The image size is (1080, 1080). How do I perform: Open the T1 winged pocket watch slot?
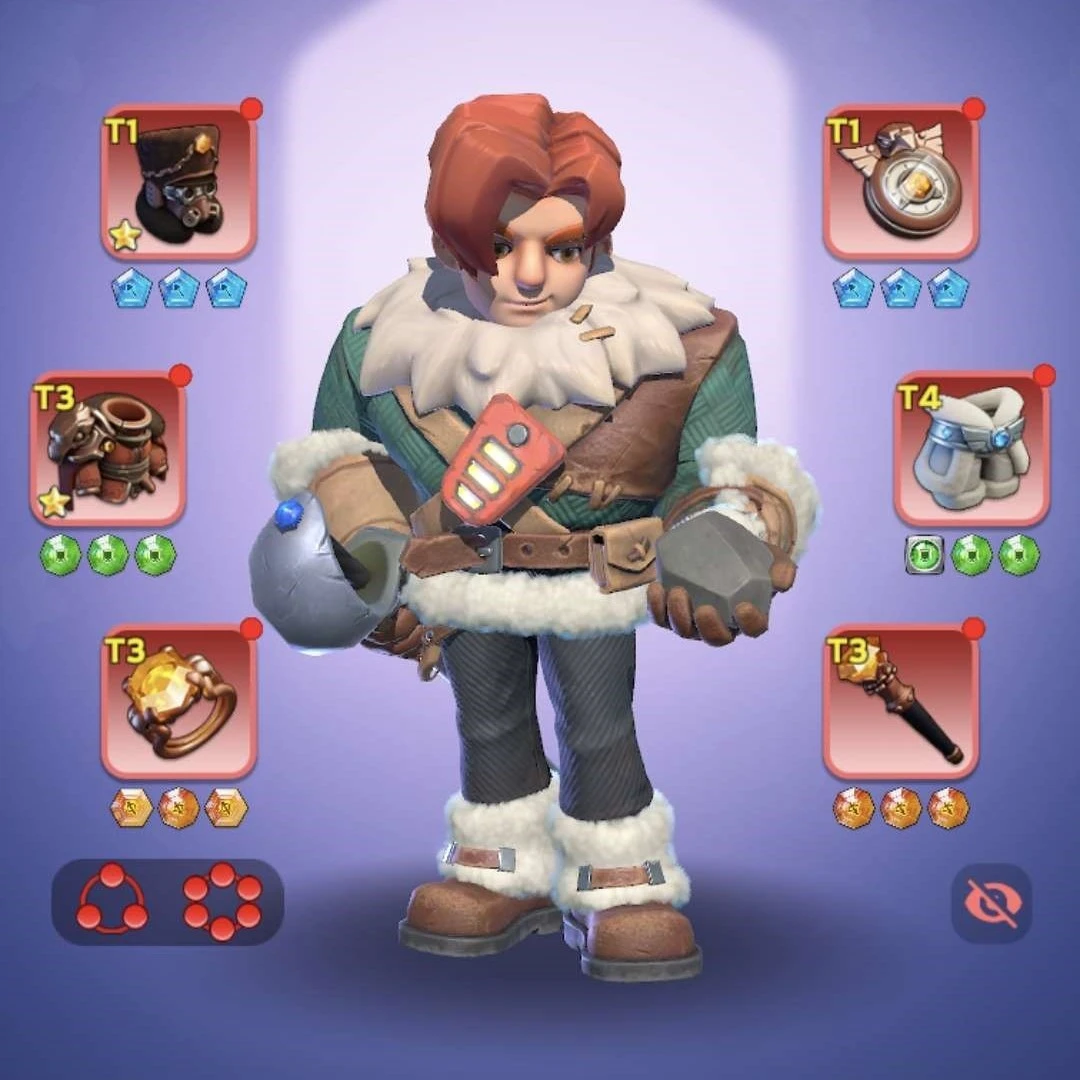(901, 184)
